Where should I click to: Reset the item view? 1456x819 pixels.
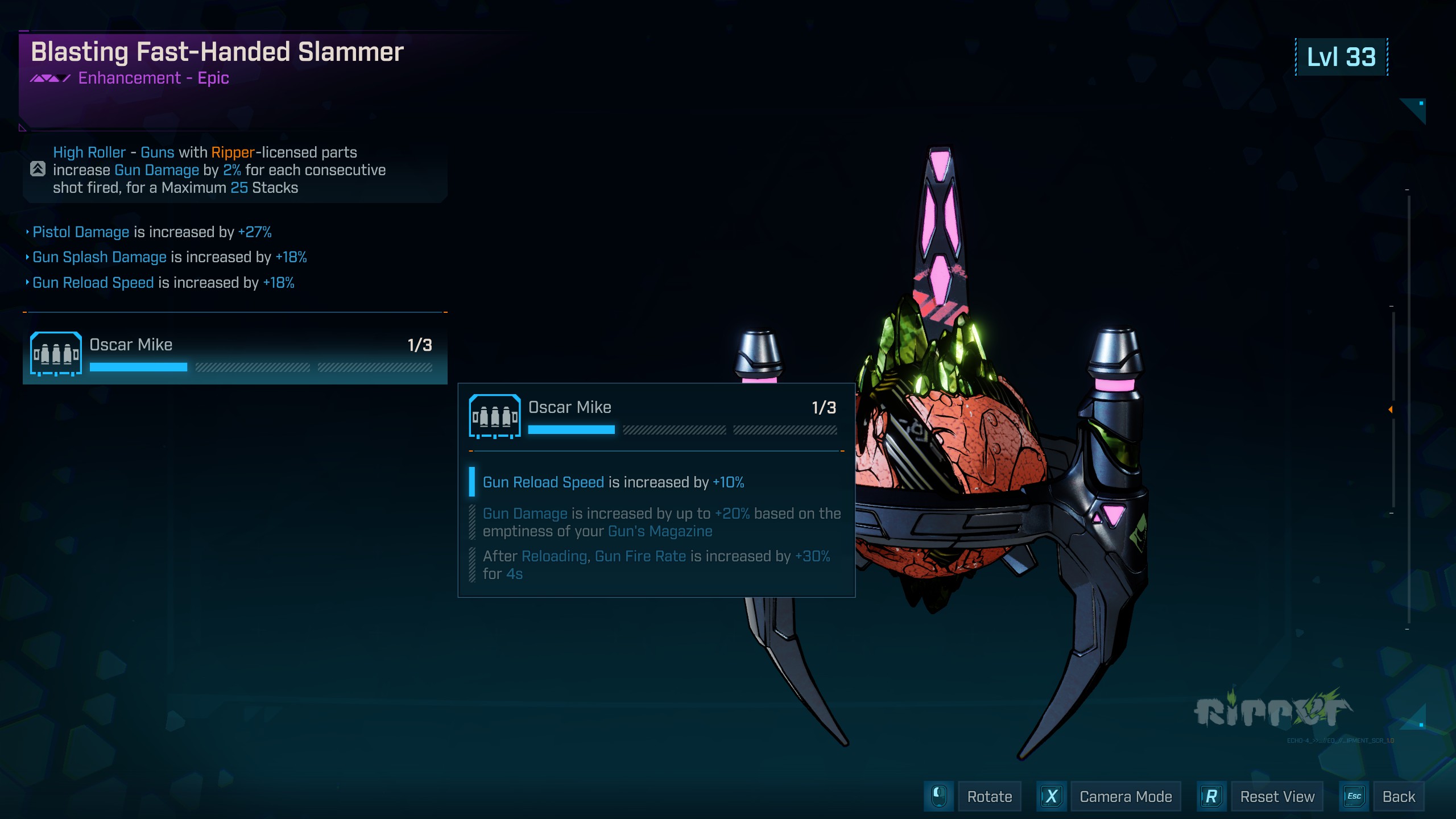[1276, 797]
